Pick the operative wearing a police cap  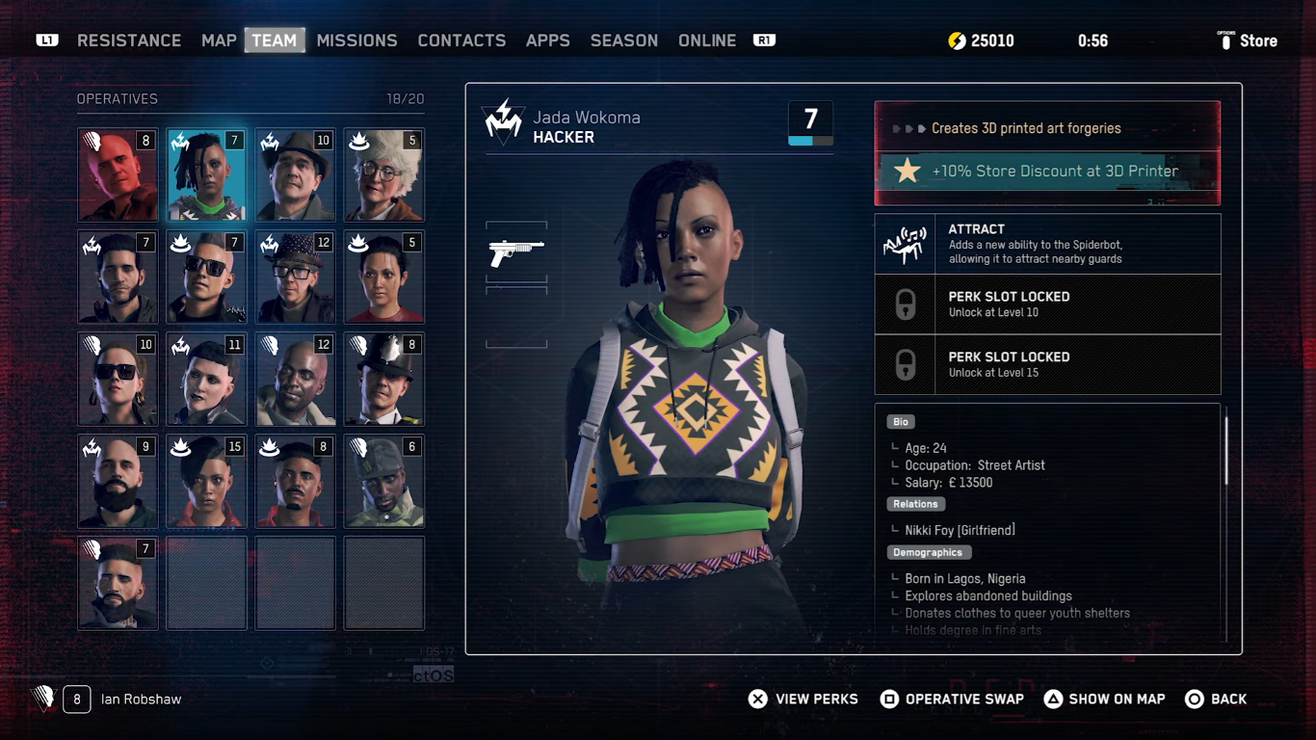coord(384,379)
